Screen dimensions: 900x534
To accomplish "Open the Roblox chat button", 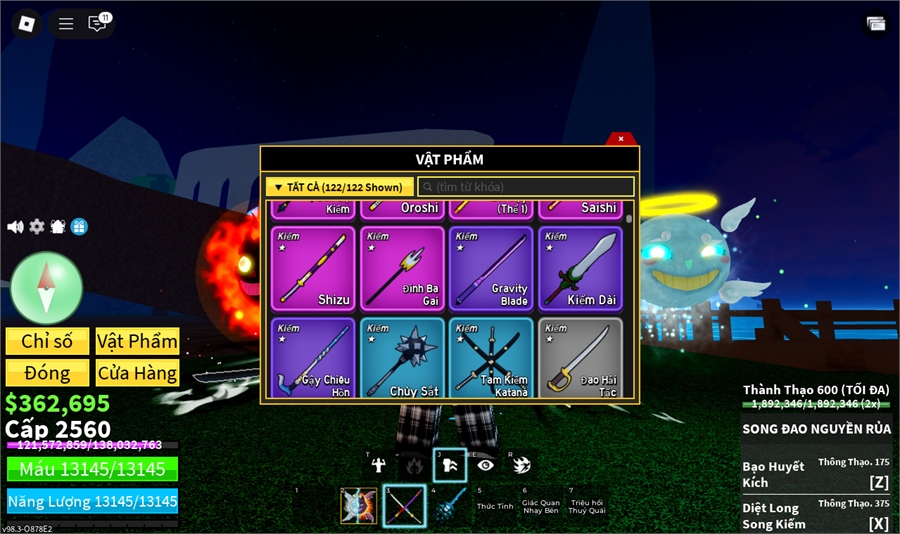I will [x=97, y=23].
